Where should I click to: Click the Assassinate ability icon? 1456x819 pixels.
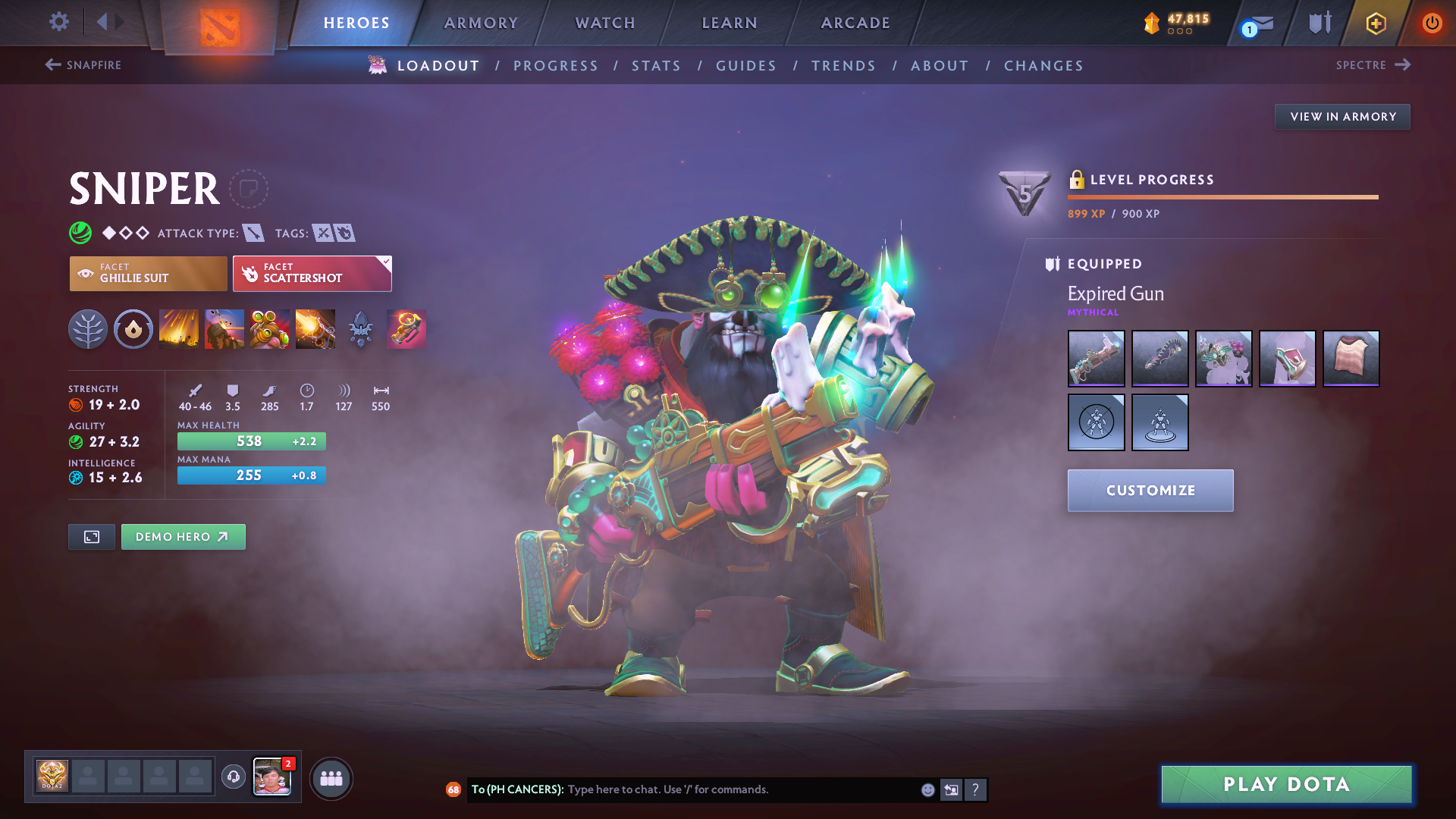point(315,329)
